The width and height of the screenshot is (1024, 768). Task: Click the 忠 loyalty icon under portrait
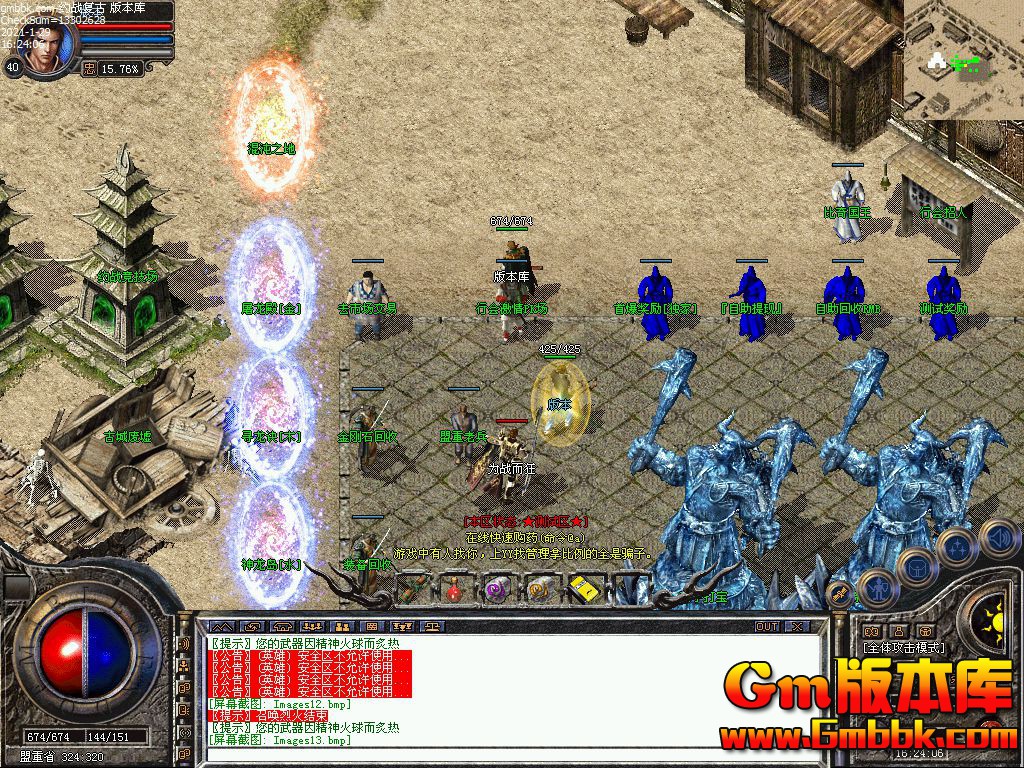(90, 69)
